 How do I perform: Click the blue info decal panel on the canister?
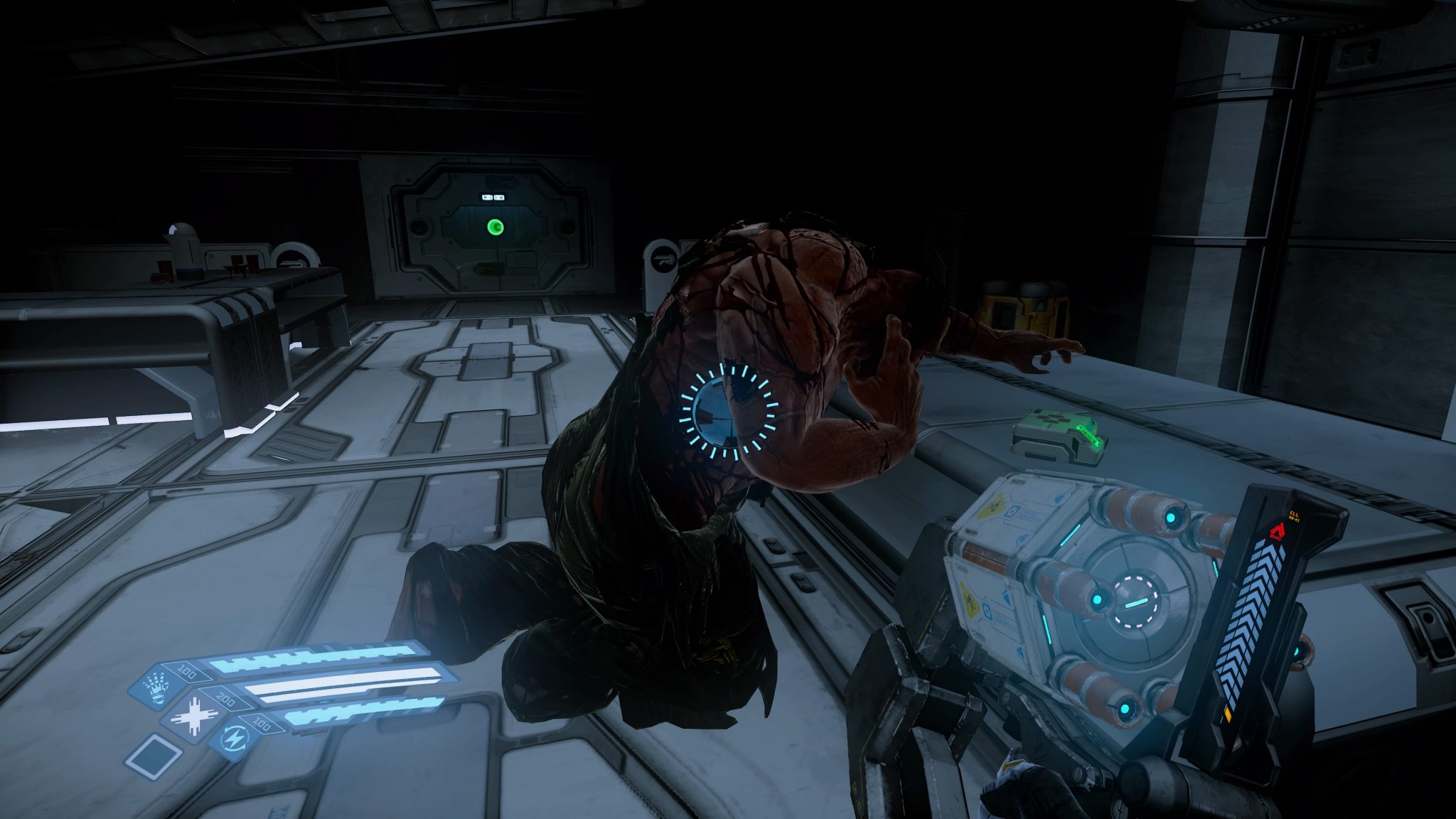pos(1012,511)
